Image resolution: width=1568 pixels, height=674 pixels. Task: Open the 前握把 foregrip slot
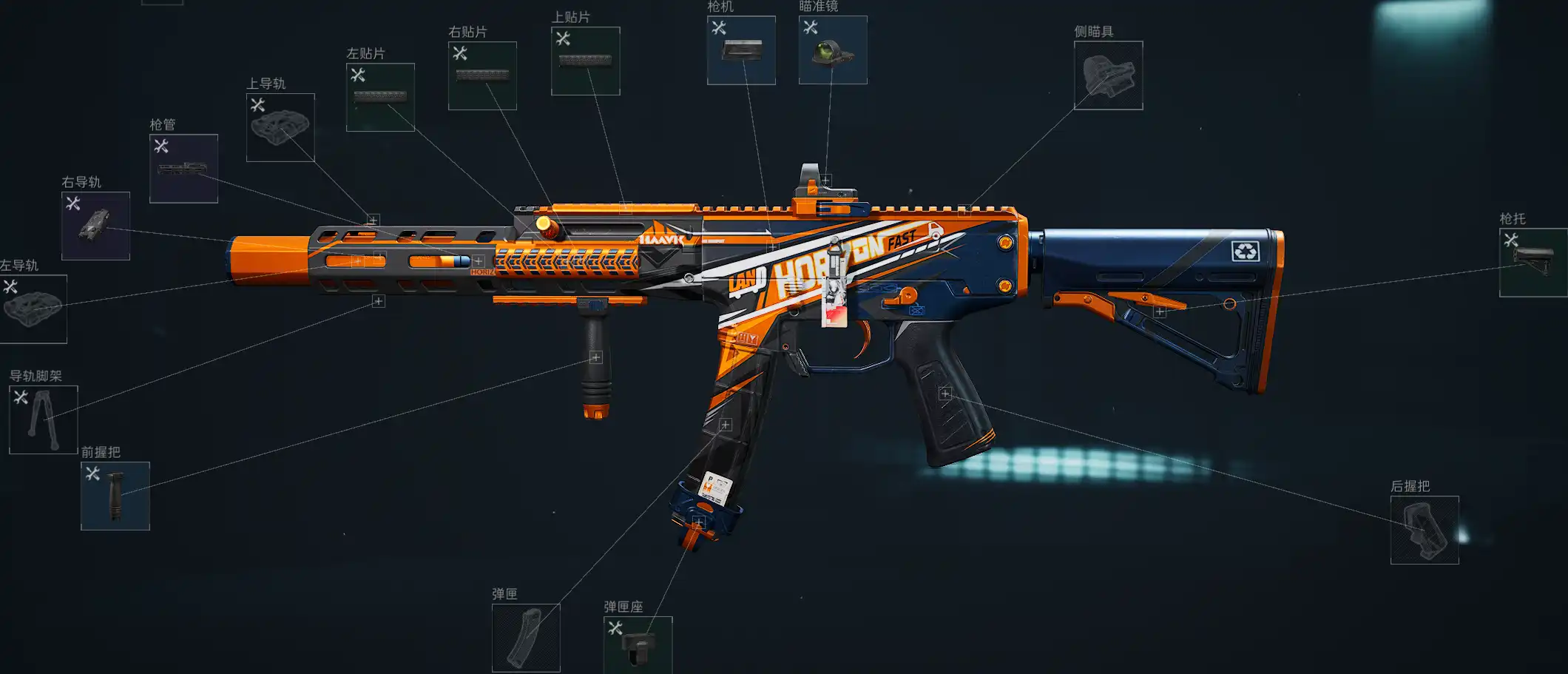click(x=115, y=496)
